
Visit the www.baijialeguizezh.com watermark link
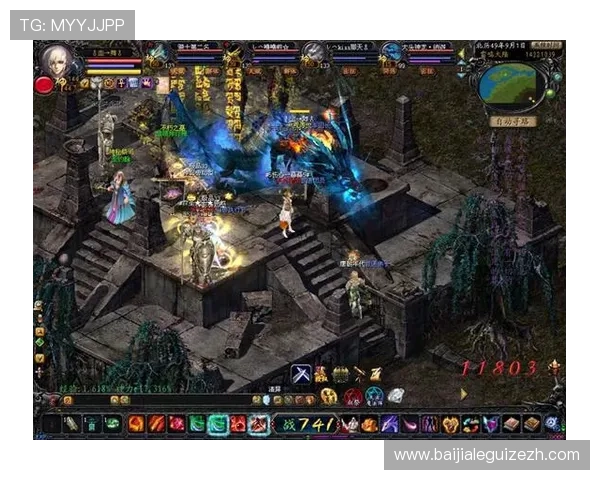pos(487,455)
